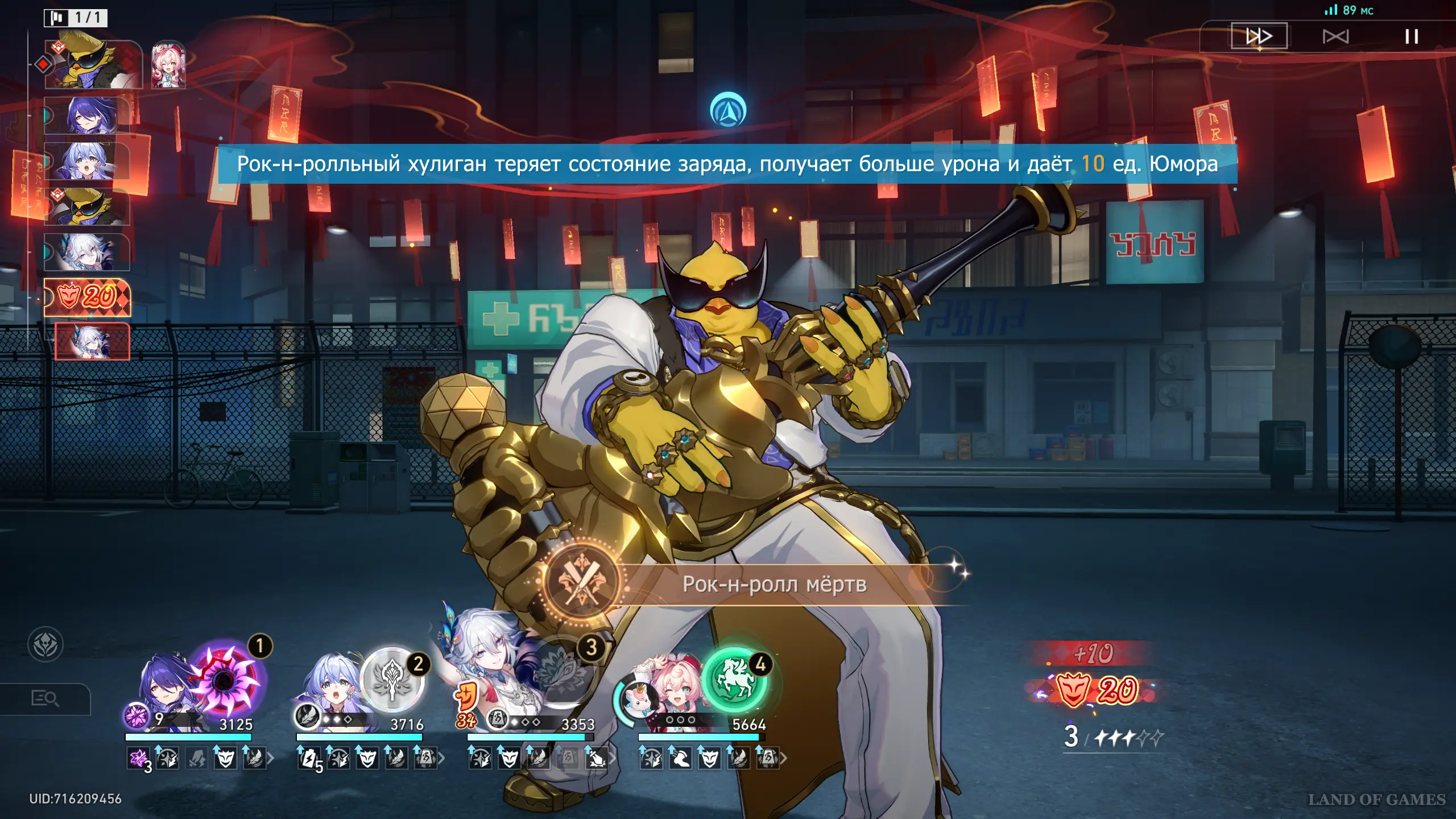Expand the pink-haired character's buff icons
Viewport: 1456px width, 819px height.
coord(783,758)
